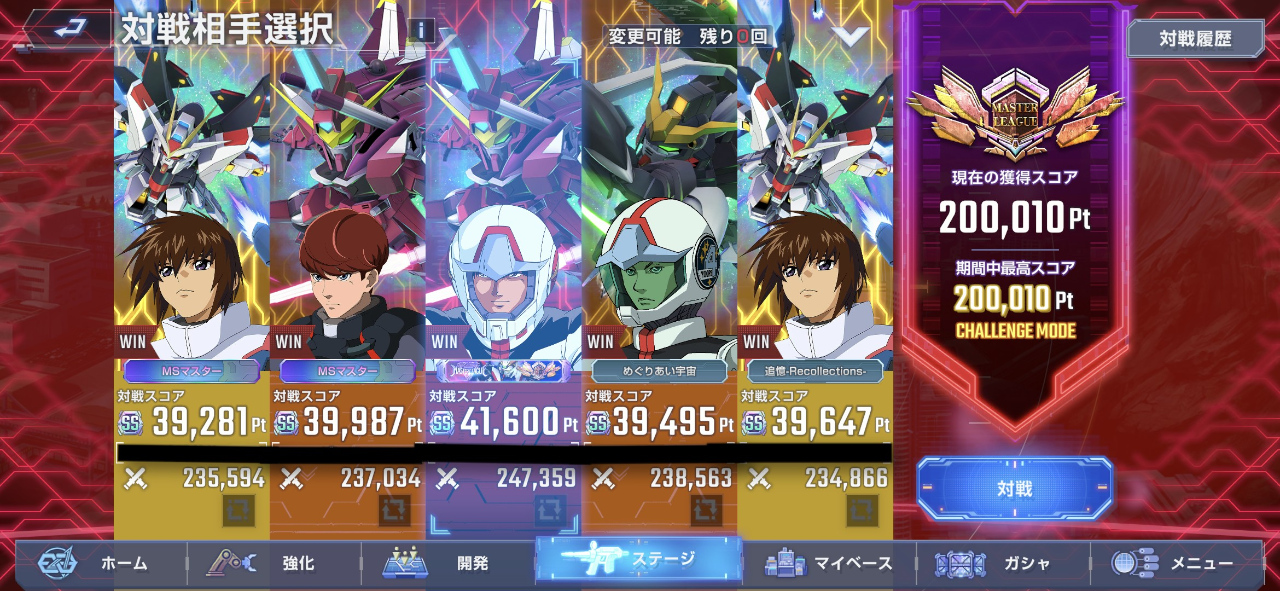The image size is (1280, 591).
Task: Switch to the ステージ stage menu
Action: [x=638, y=560]
